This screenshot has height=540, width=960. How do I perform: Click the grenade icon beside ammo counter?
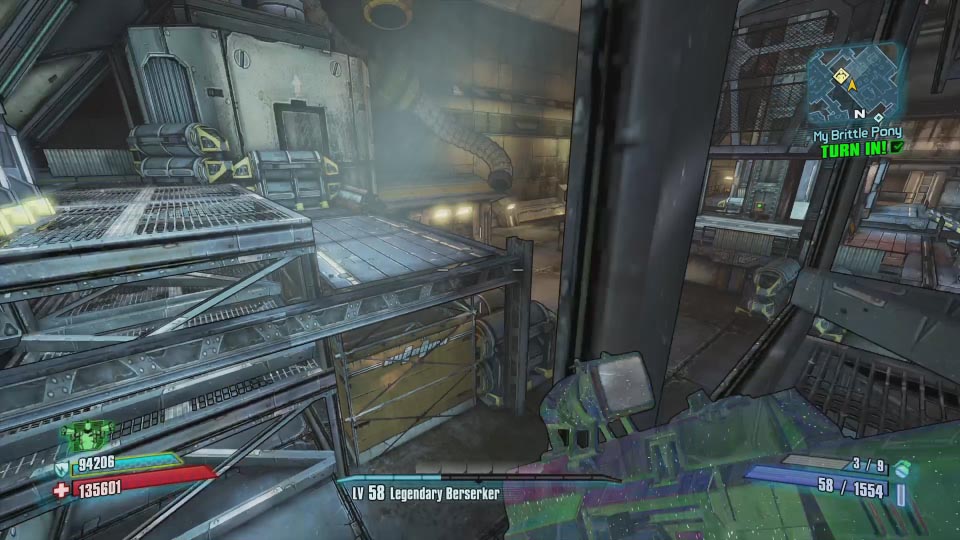pyautogui.click(x=901, y=469)
